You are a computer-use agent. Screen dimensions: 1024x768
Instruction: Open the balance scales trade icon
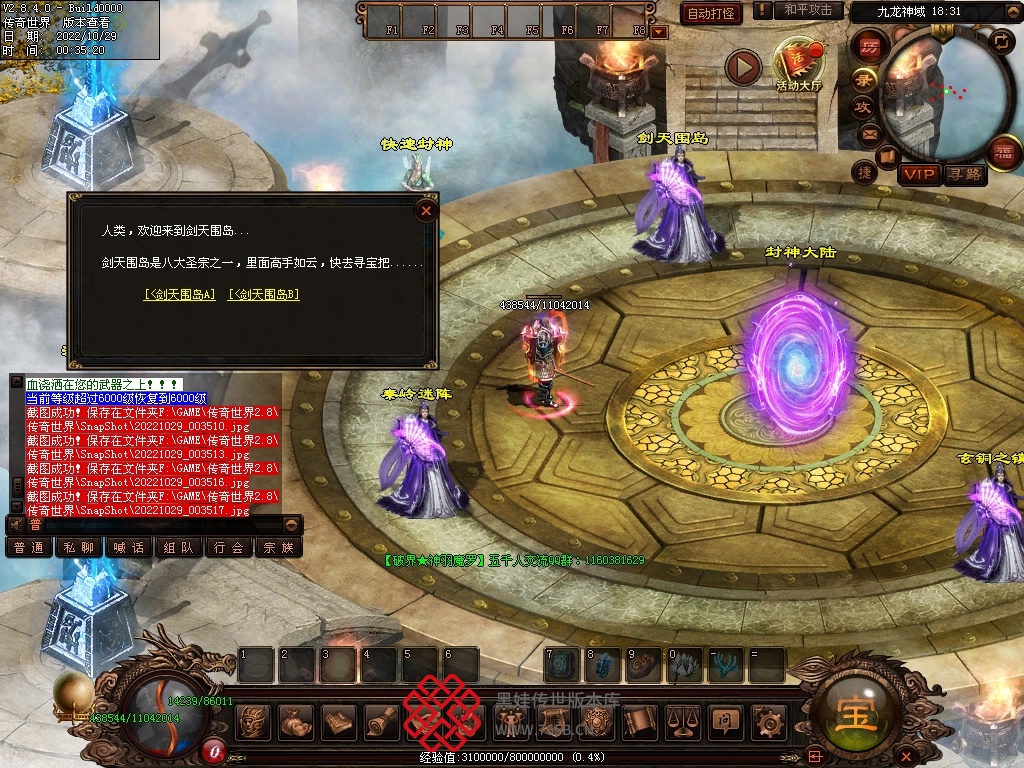[x=682, y=720]
